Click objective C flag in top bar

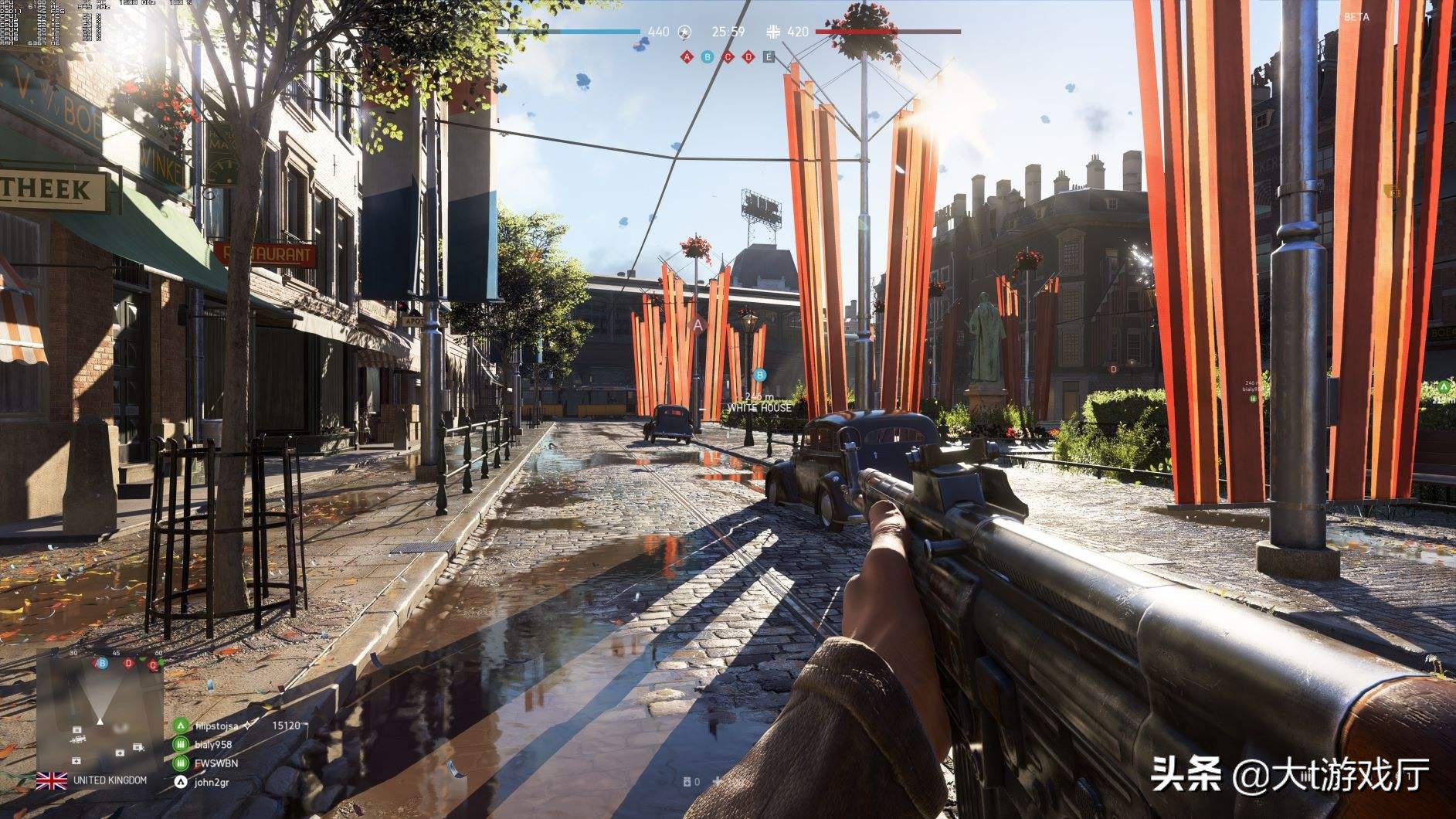728,56
